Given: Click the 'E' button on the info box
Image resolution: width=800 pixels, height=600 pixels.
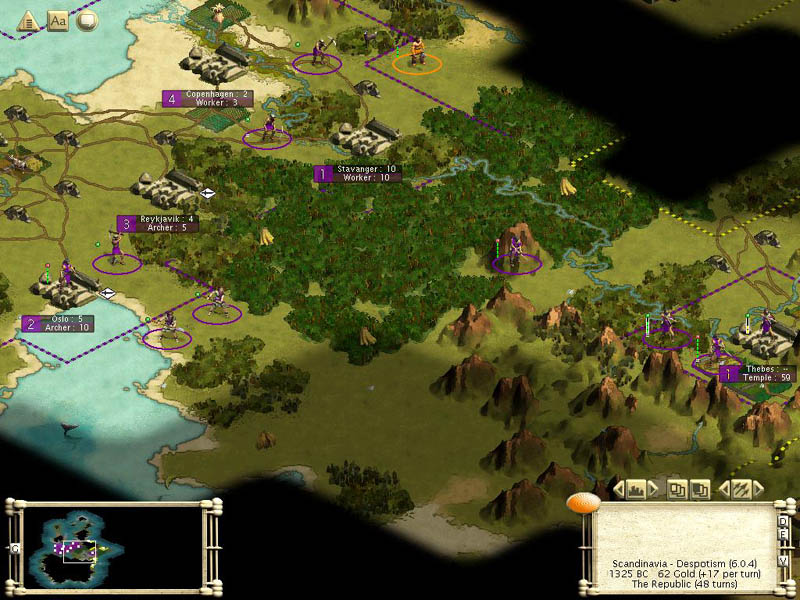Looking at the screenshot, I should coord(783,534).
